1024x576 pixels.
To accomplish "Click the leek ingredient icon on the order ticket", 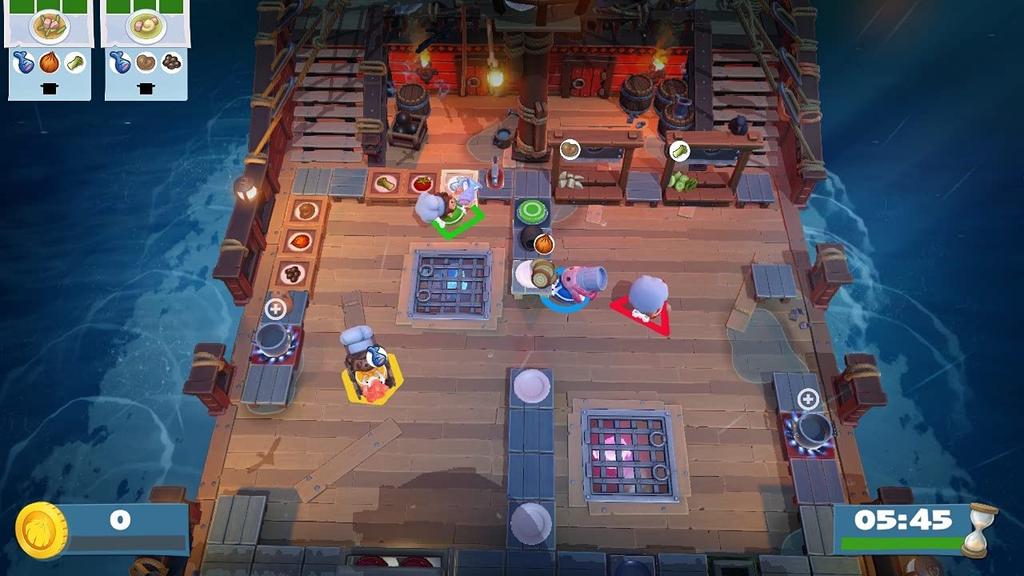I will pos(75,62).
